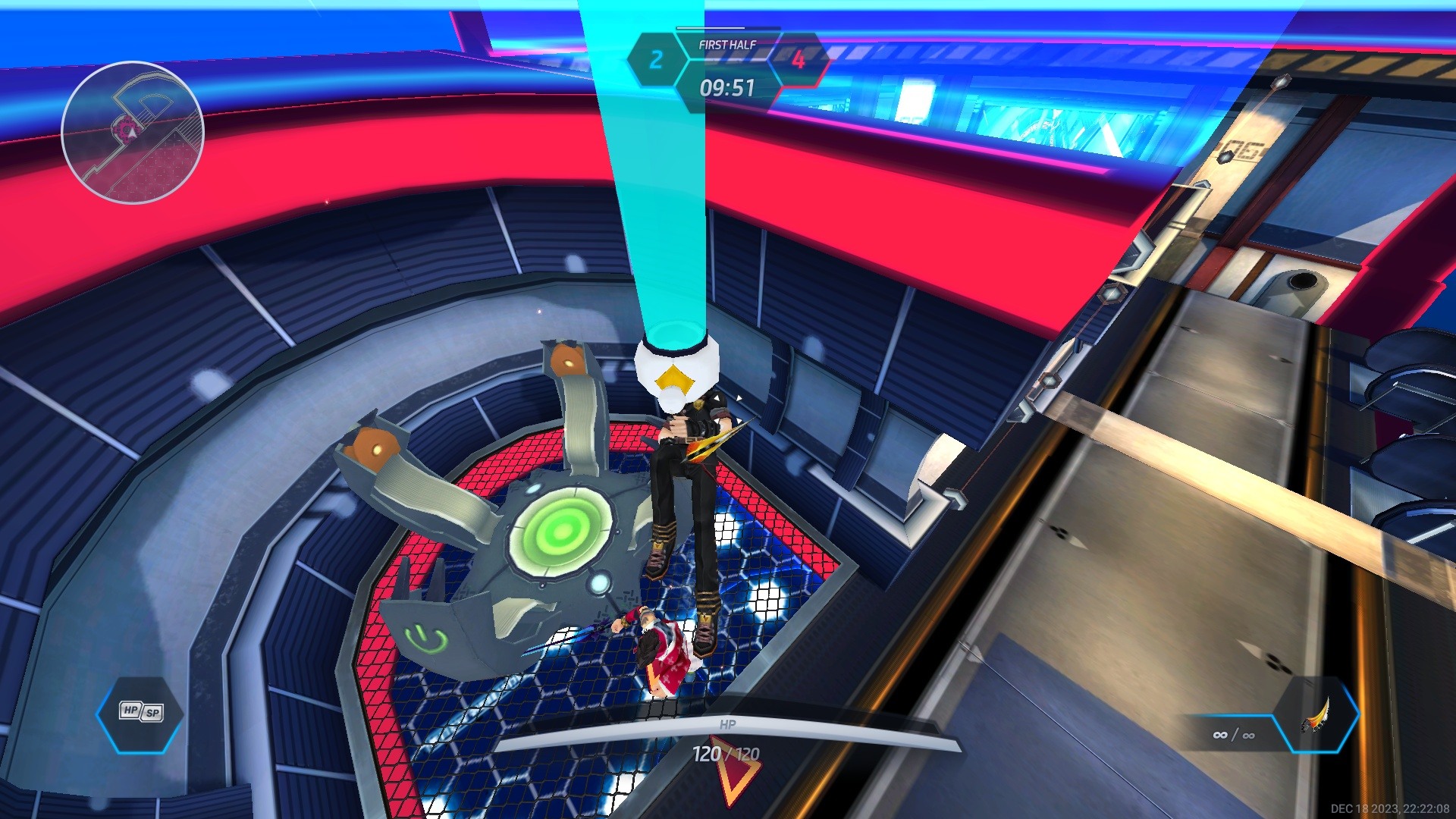Click the circular minimap
Image resolution: width=1456 pixels, height=819 pixels.
133,133
